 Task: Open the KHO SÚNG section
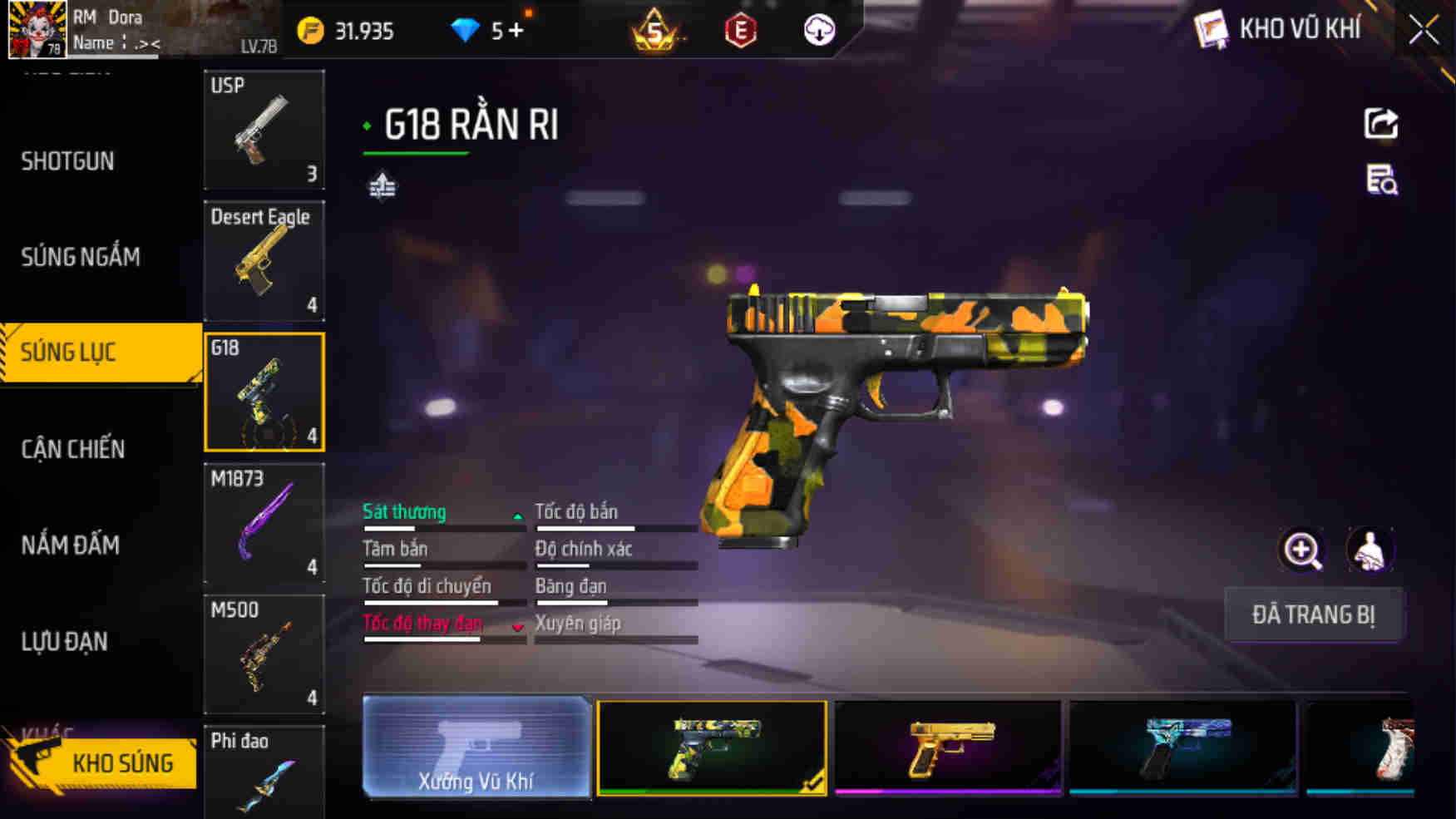pos(123,762)
